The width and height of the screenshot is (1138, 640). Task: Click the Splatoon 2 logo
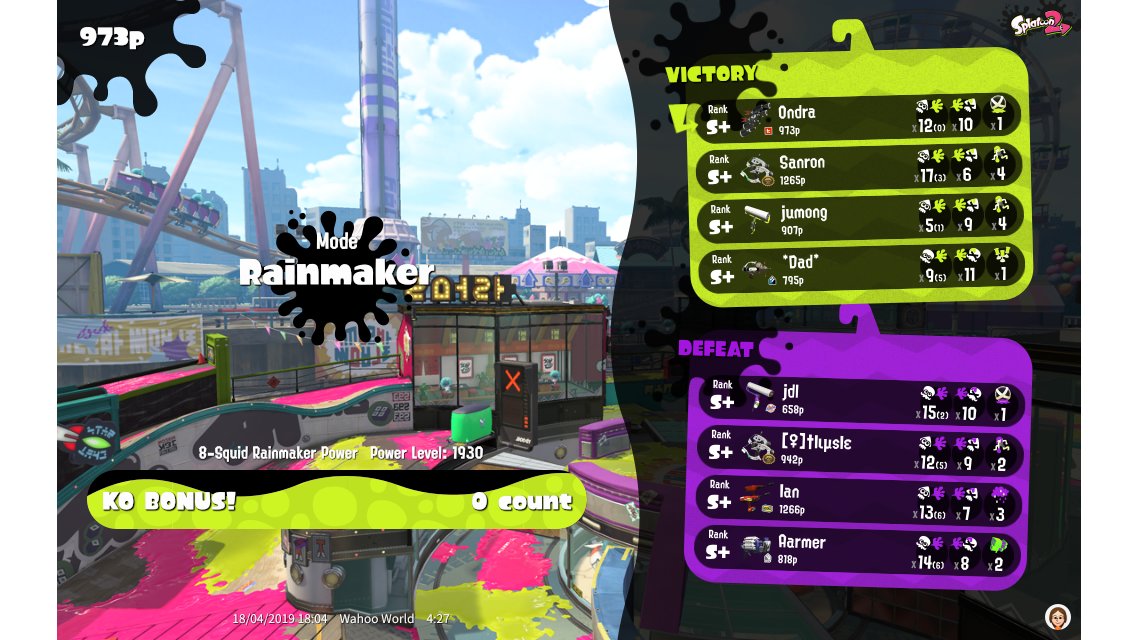1040,22
